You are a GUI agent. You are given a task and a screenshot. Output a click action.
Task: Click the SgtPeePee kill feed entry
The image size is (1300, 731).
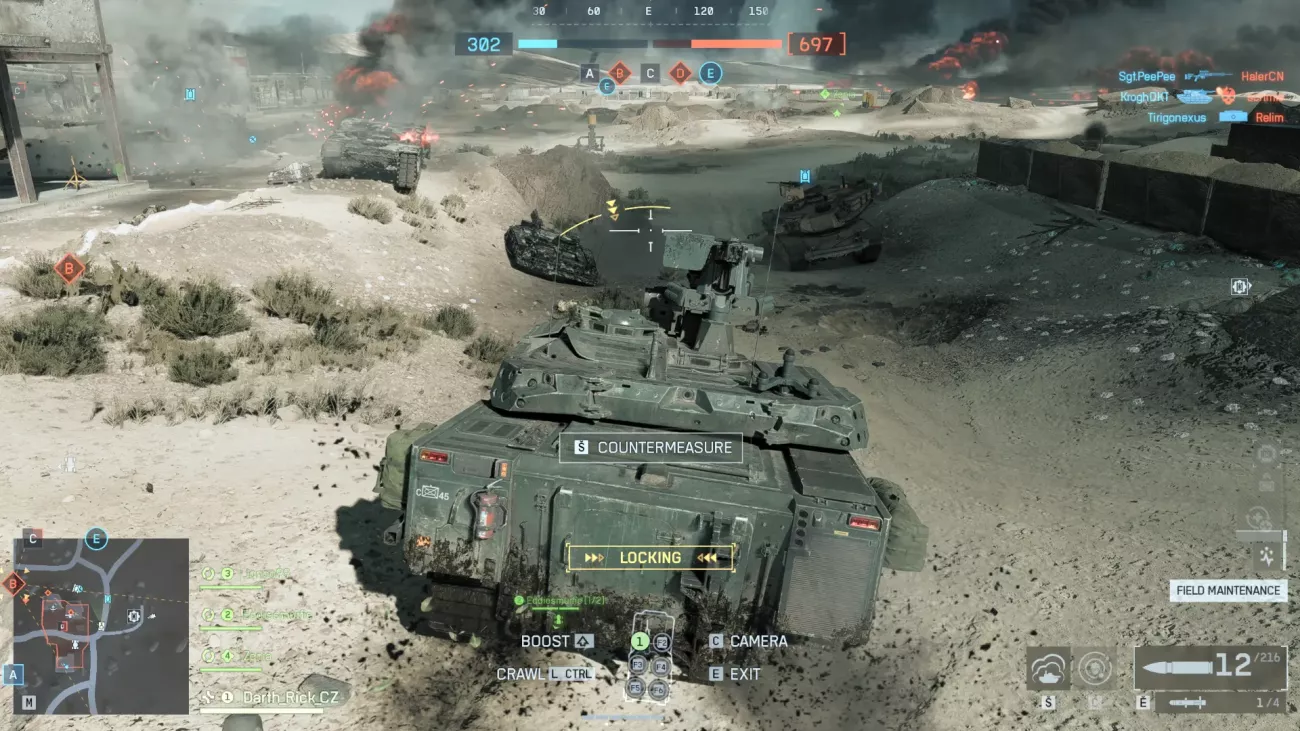[x=1147, y=76]
